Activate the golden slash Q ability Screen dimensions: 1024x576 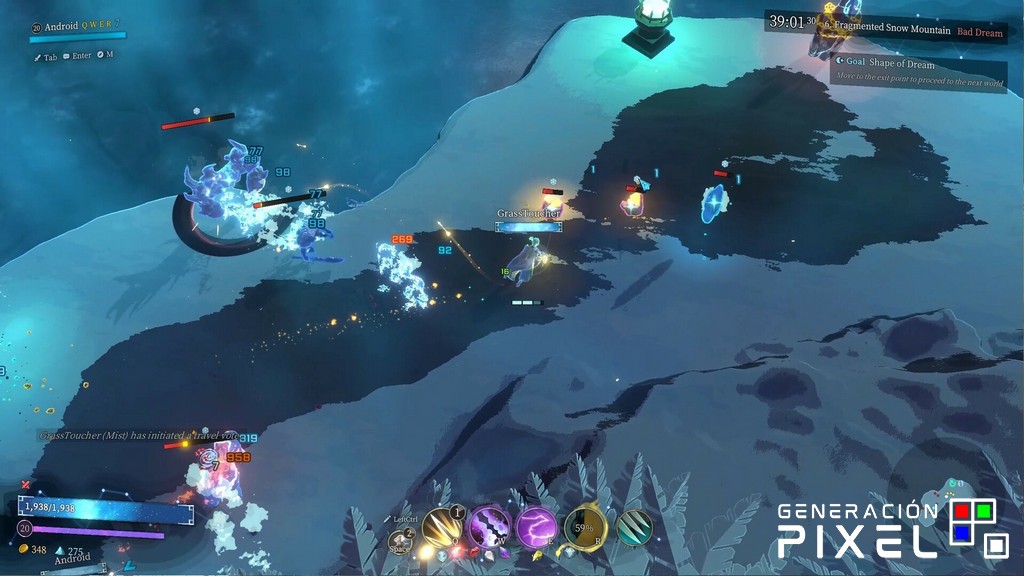coord(441,527)
